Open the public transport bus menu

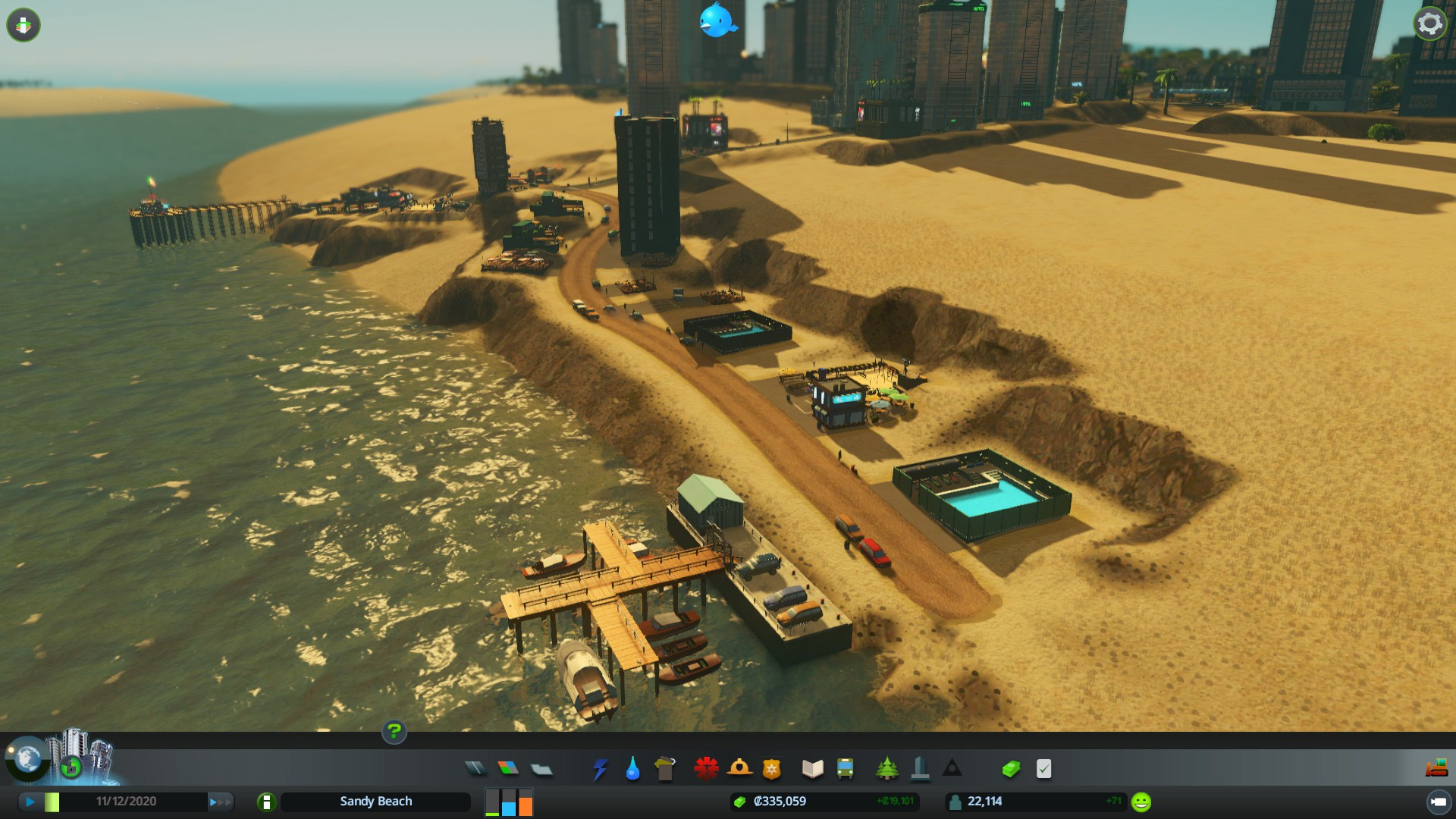pyautogui.click(x=845, y=769)
